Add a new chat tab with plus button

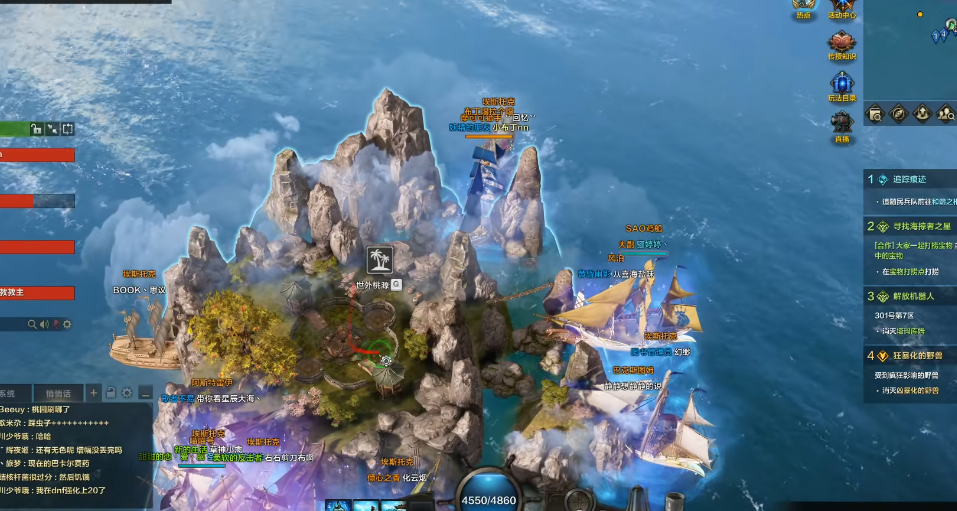point(94,392)
